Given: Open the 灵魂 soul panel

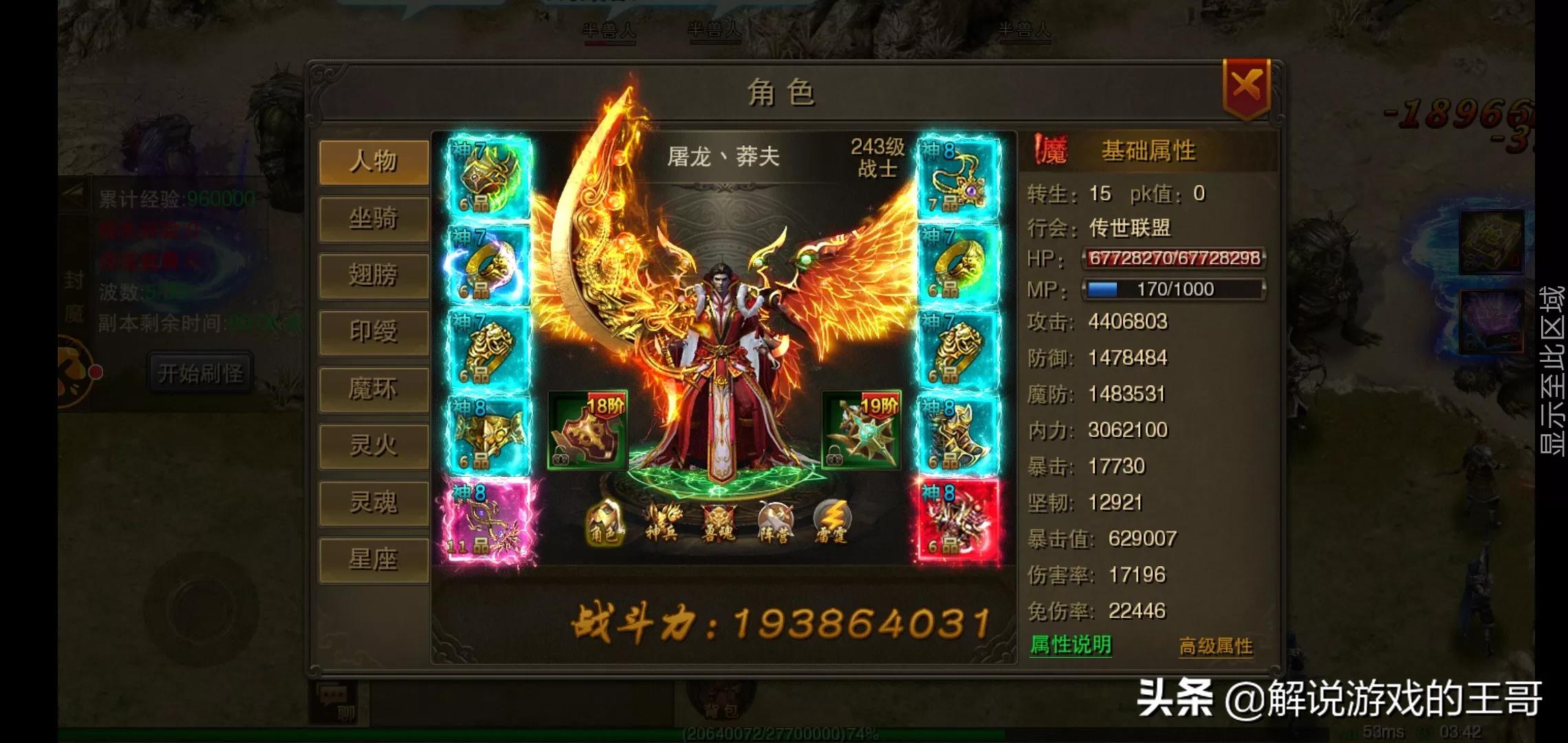Looking at the screenshot, I should (x=373, y=504).
